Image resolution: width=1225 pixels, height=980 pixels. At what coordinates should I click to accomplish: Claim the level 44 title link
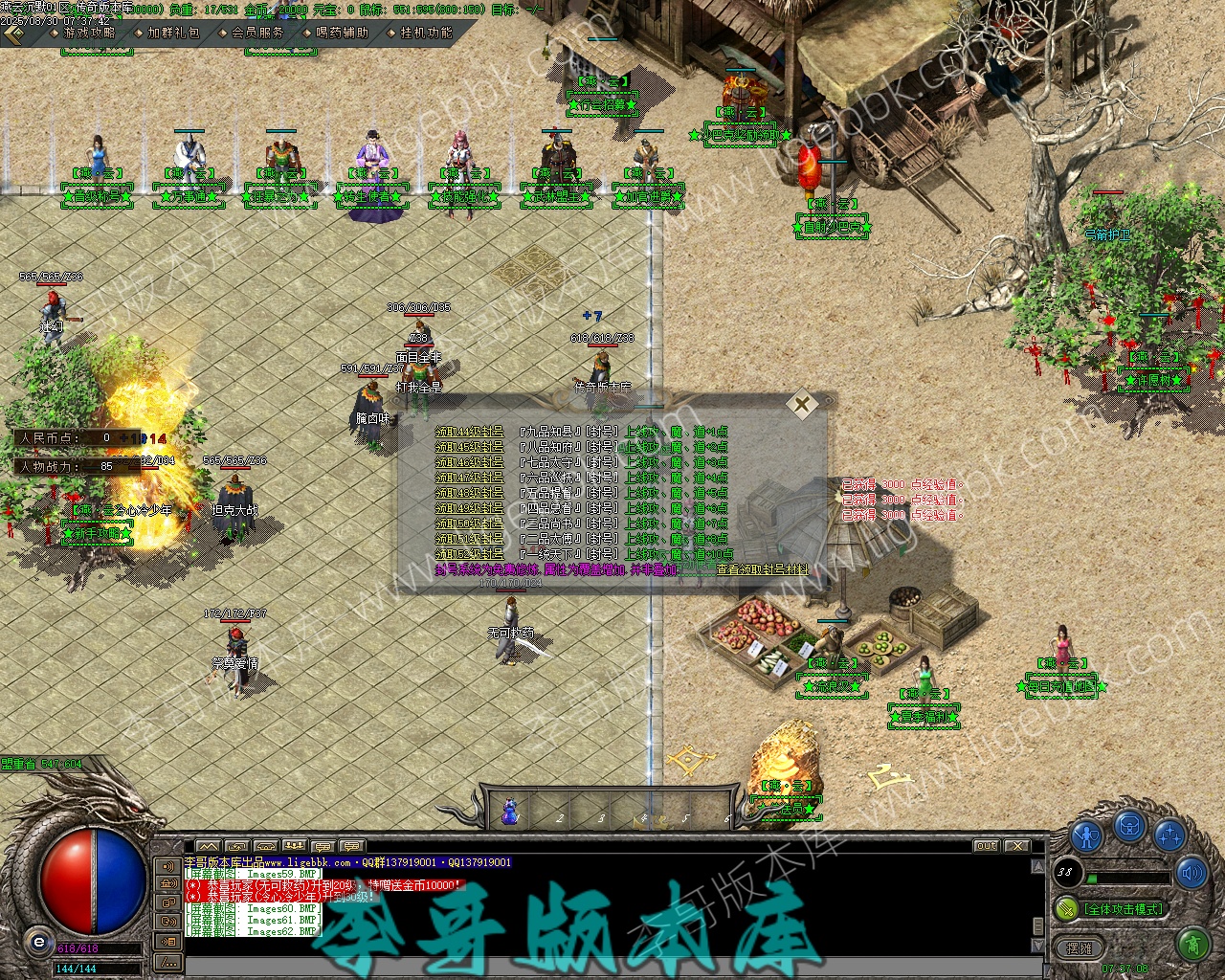tap(469, 433)
